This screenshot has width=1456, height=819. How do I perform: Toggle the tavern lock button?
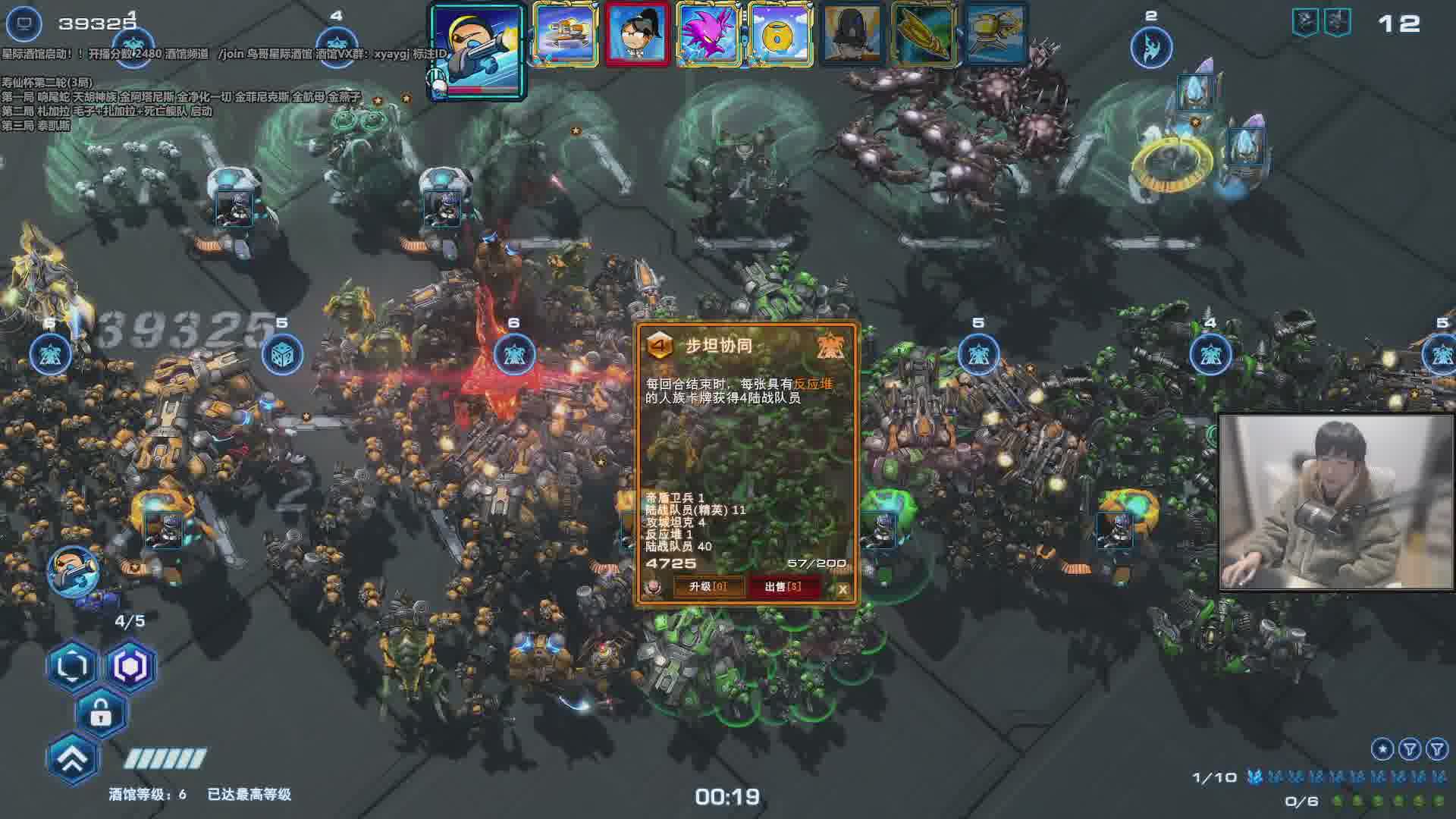[101, 713]
